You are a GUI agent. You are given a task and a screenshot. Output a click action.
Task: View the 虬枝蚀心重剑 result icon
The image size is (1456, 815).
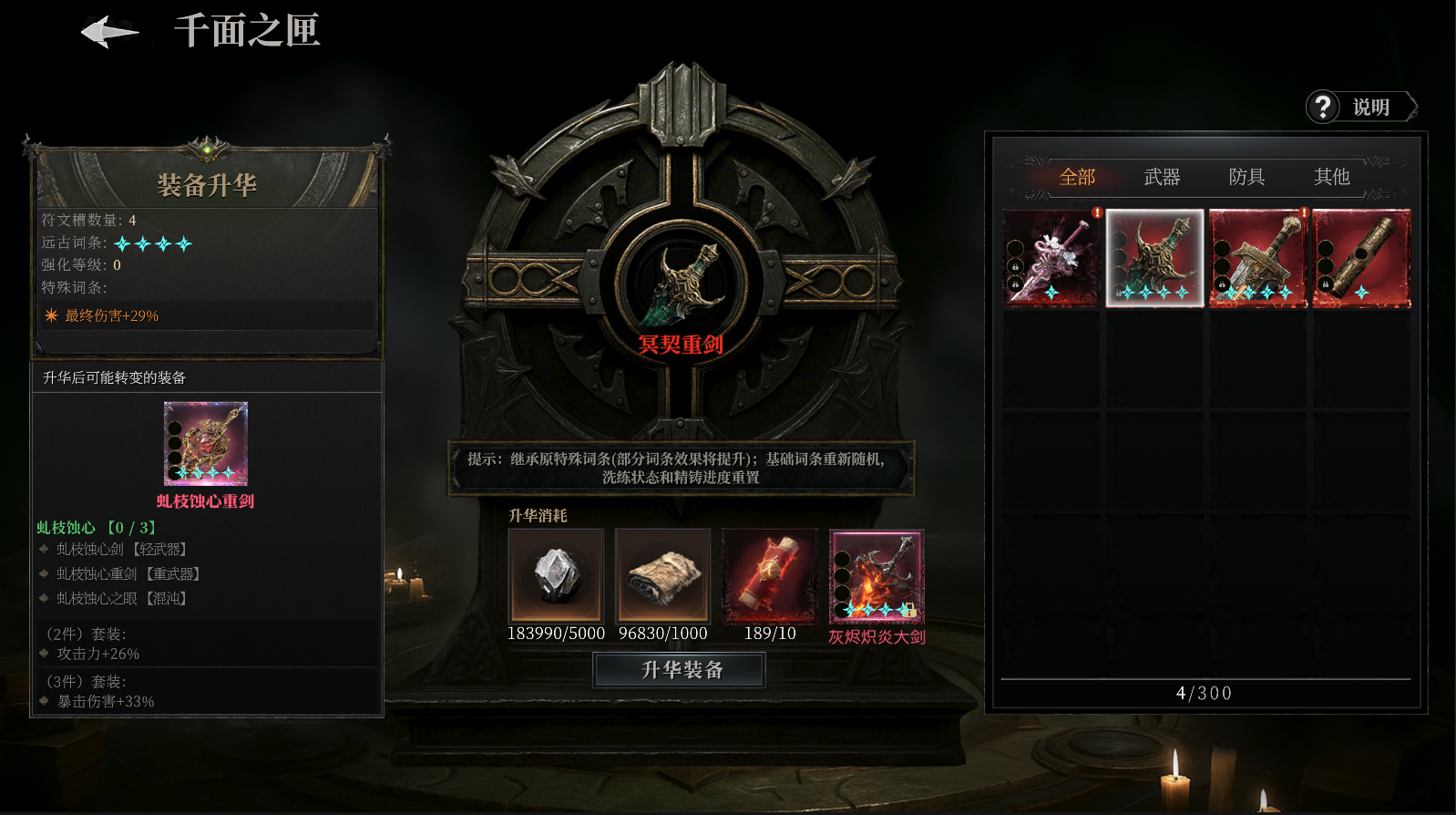[206, 444]
